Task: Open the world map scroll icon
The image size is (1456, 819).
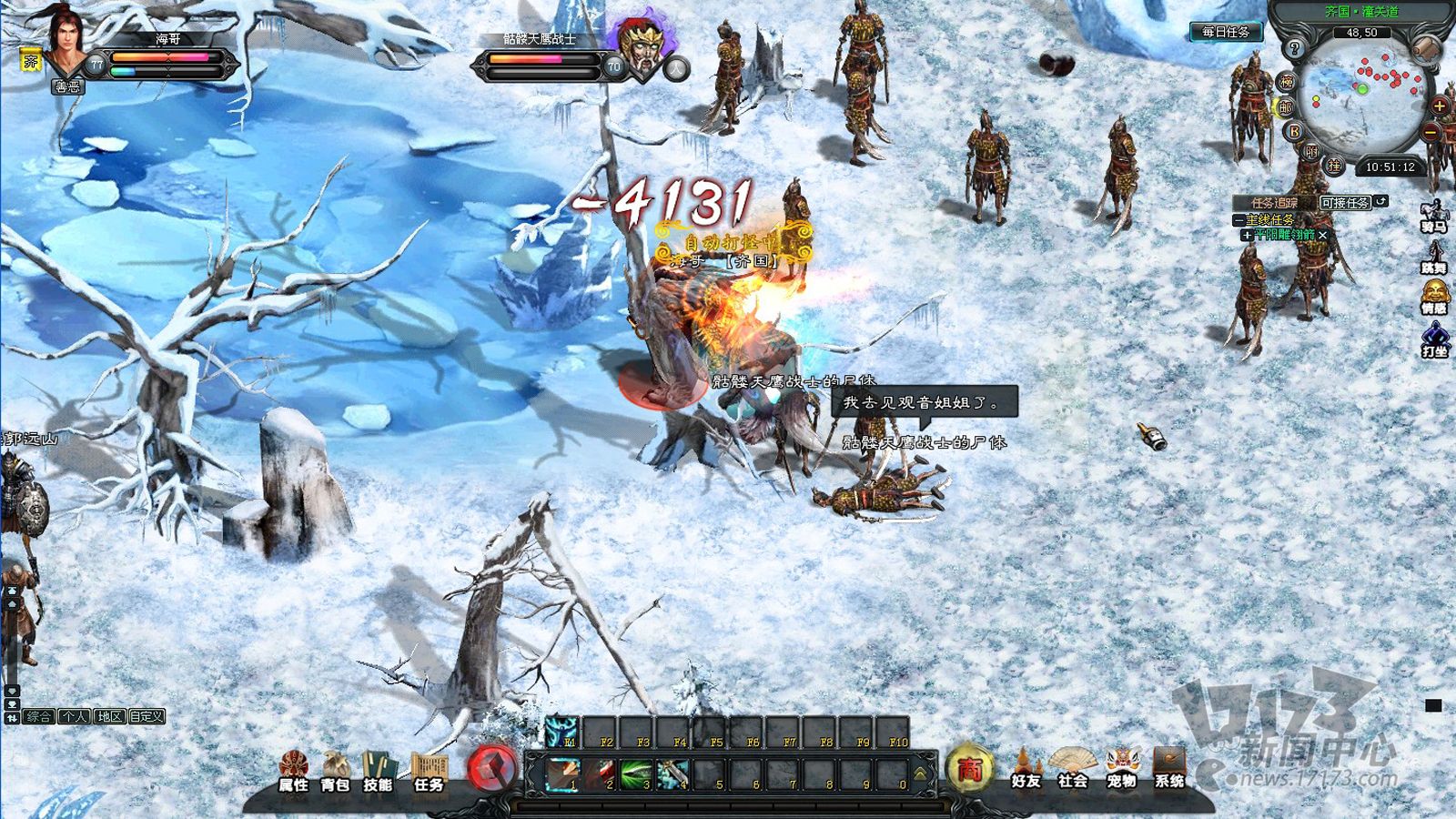Action: [x=1428, y=48]
